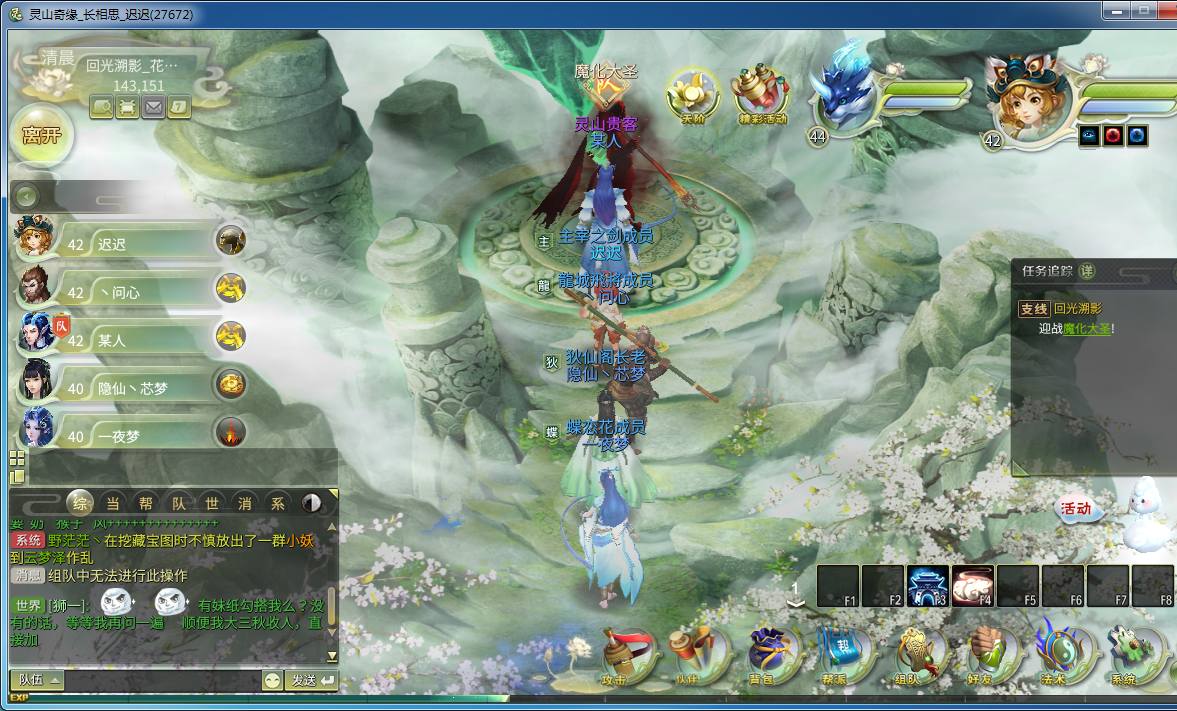
Task: Select team member 隐仙丶芯梦 in party list
Action: tap(125, 387)
